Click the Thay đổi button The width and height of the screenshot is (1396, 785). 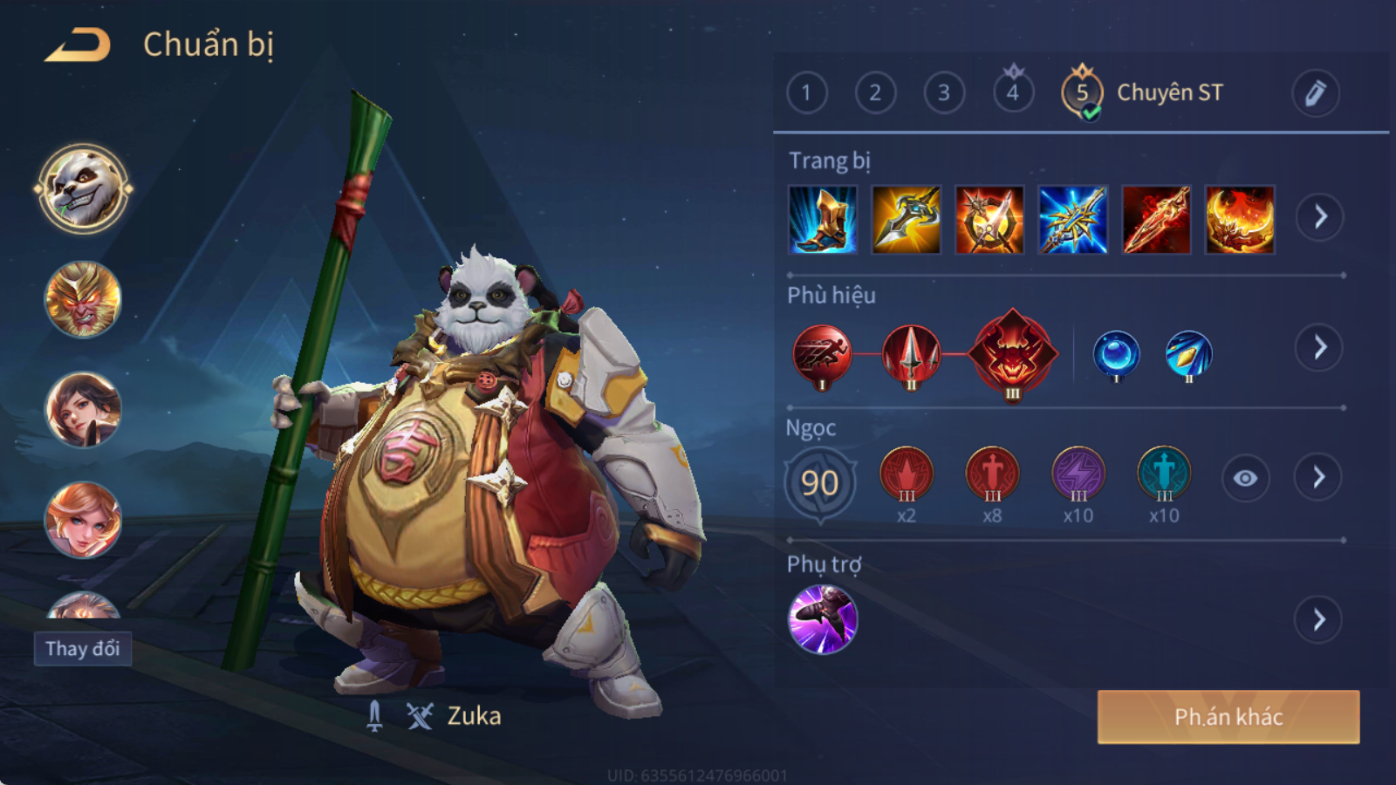[83, 648]
